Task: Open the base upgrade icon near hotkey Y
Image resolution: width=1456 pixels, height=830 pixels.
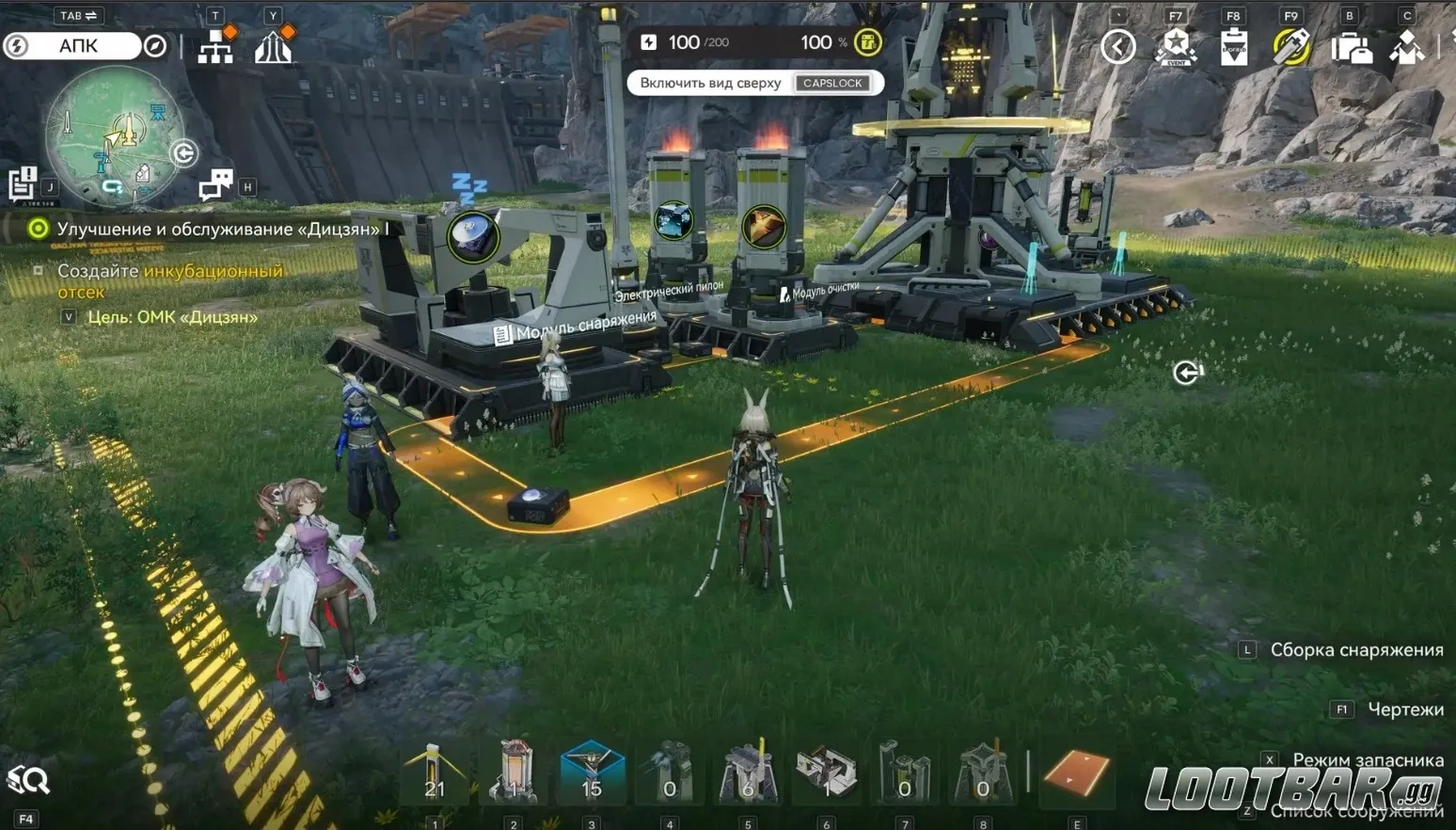Action: pos(274,44)
